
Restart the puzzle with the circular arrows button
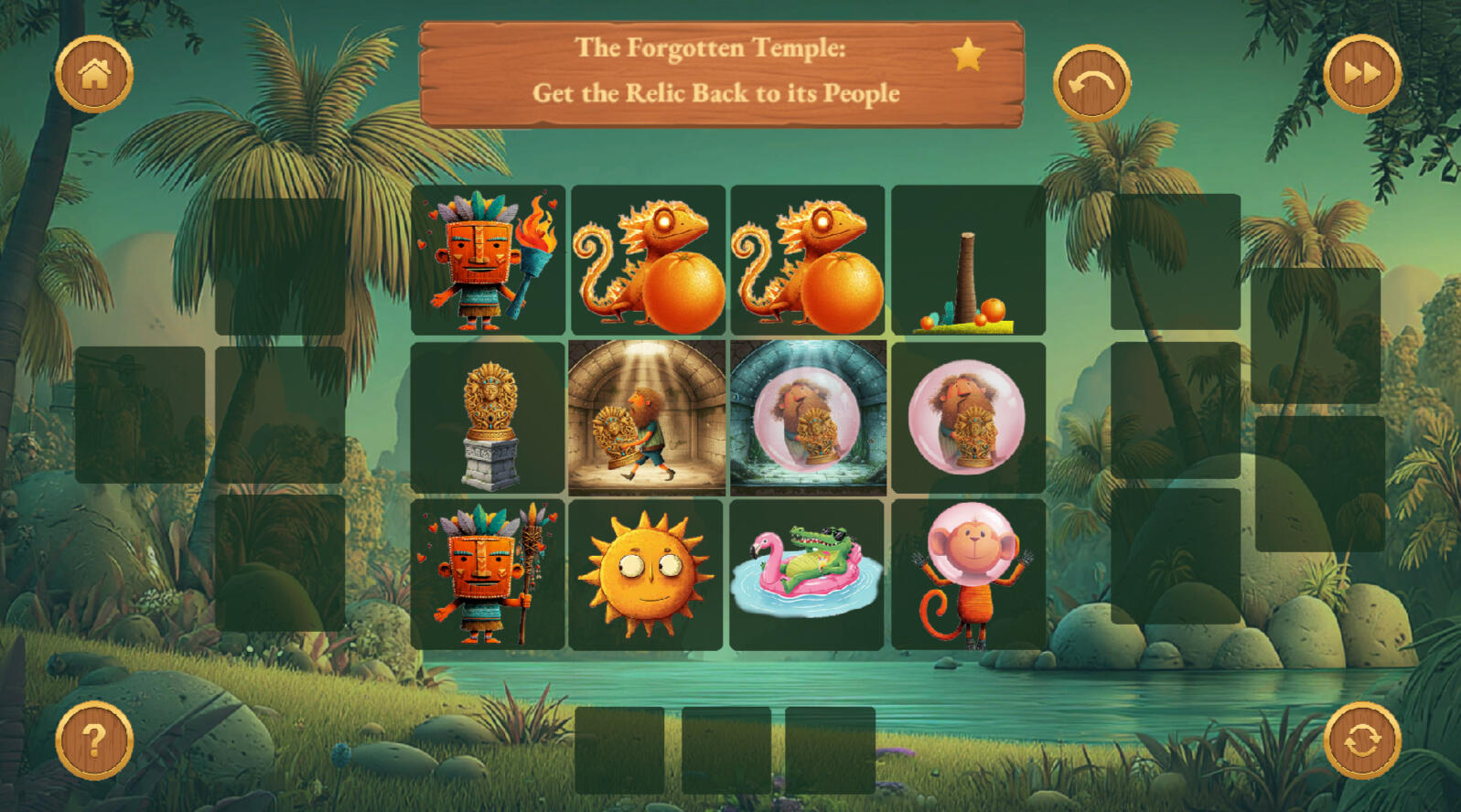pyautogui.click(x=1361, y=740)
